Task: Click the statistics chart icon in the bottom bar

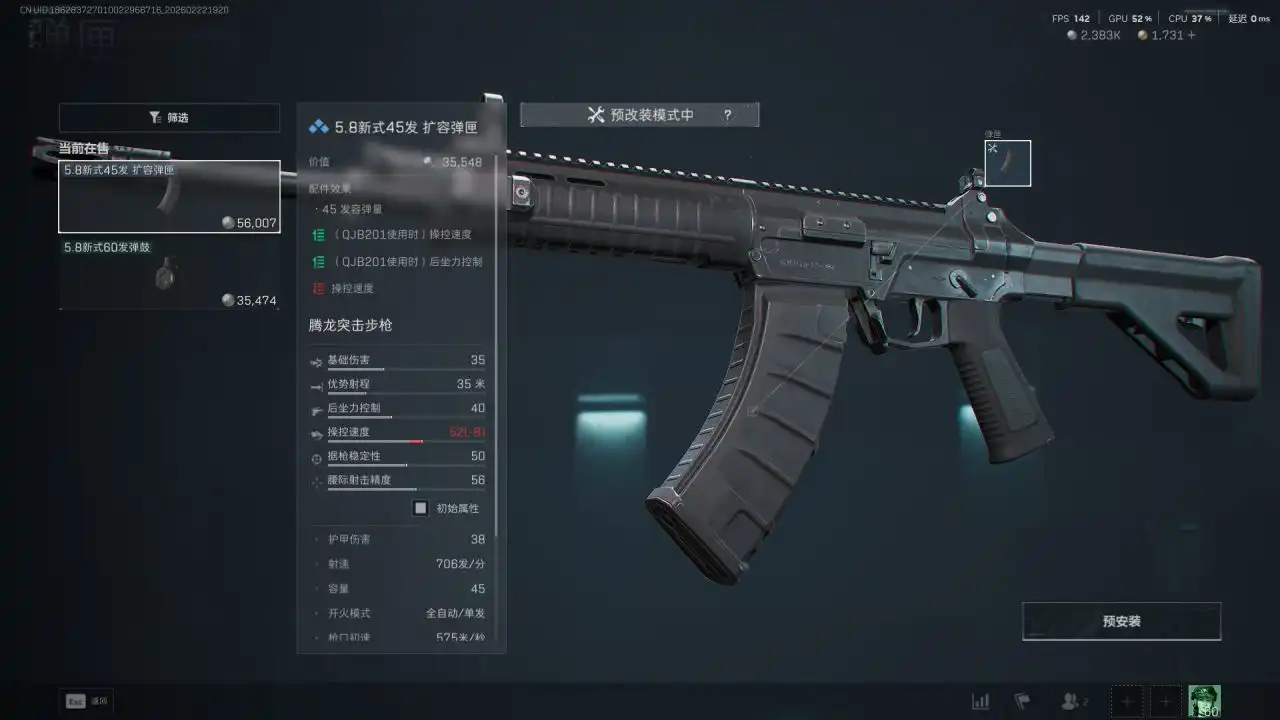Action: 981,701
